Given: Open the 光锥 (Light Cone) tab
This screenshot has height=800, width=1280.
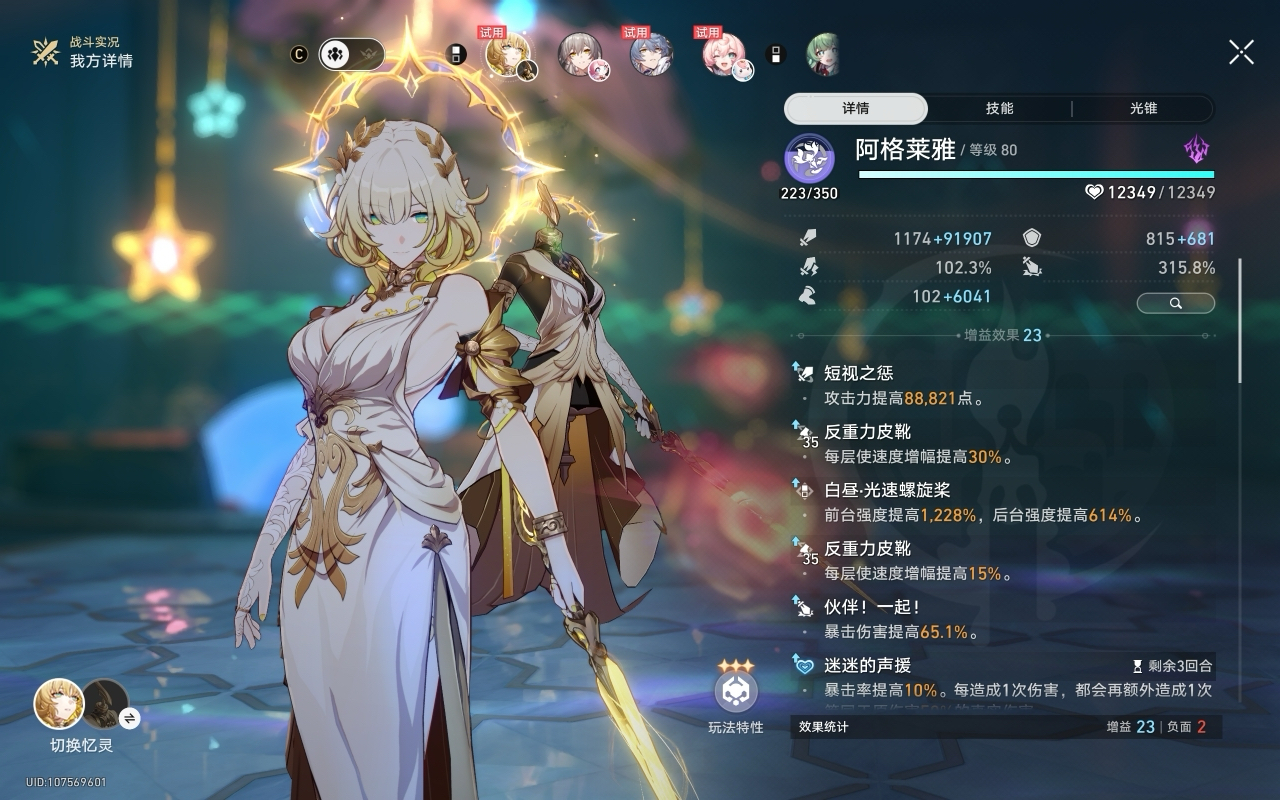Looking at the screenshot, I should point(1143,109).
